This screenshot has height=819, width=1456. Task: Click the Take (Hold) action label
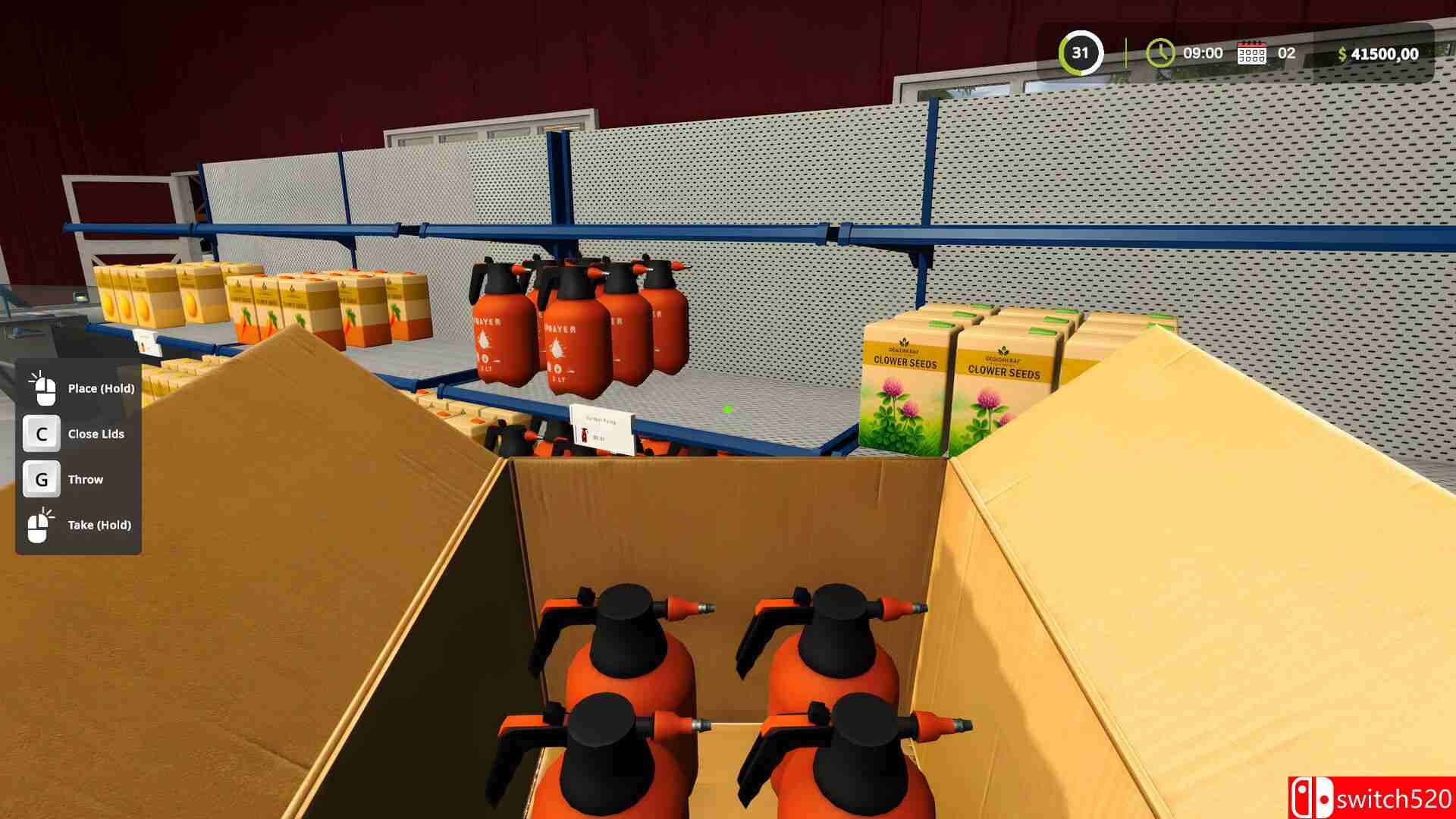99,524
